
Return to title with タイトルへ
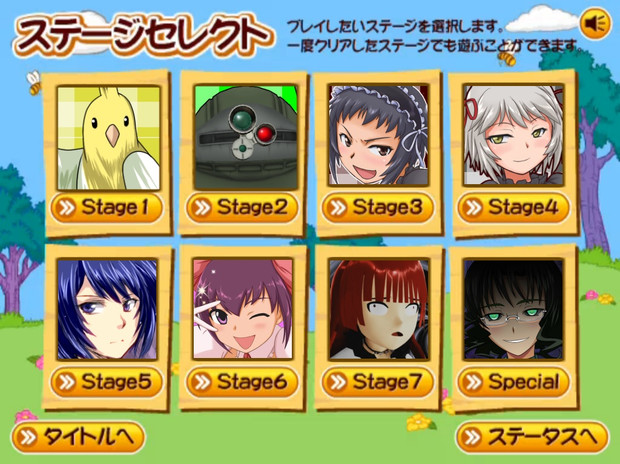[x=78, y=437]
